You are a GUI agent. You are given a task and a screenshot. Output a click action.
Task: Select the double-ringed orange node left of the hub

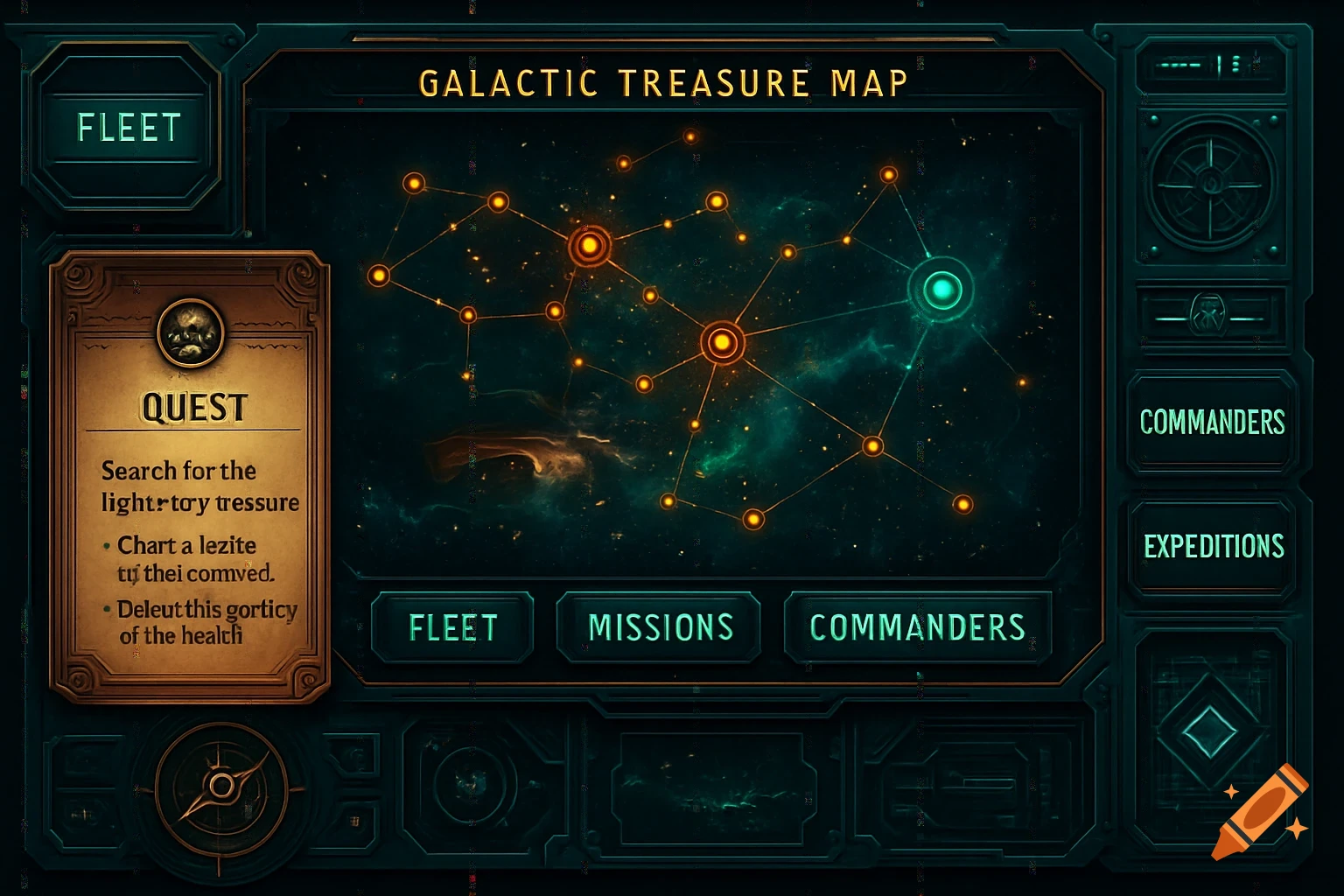tap(590, 248)
